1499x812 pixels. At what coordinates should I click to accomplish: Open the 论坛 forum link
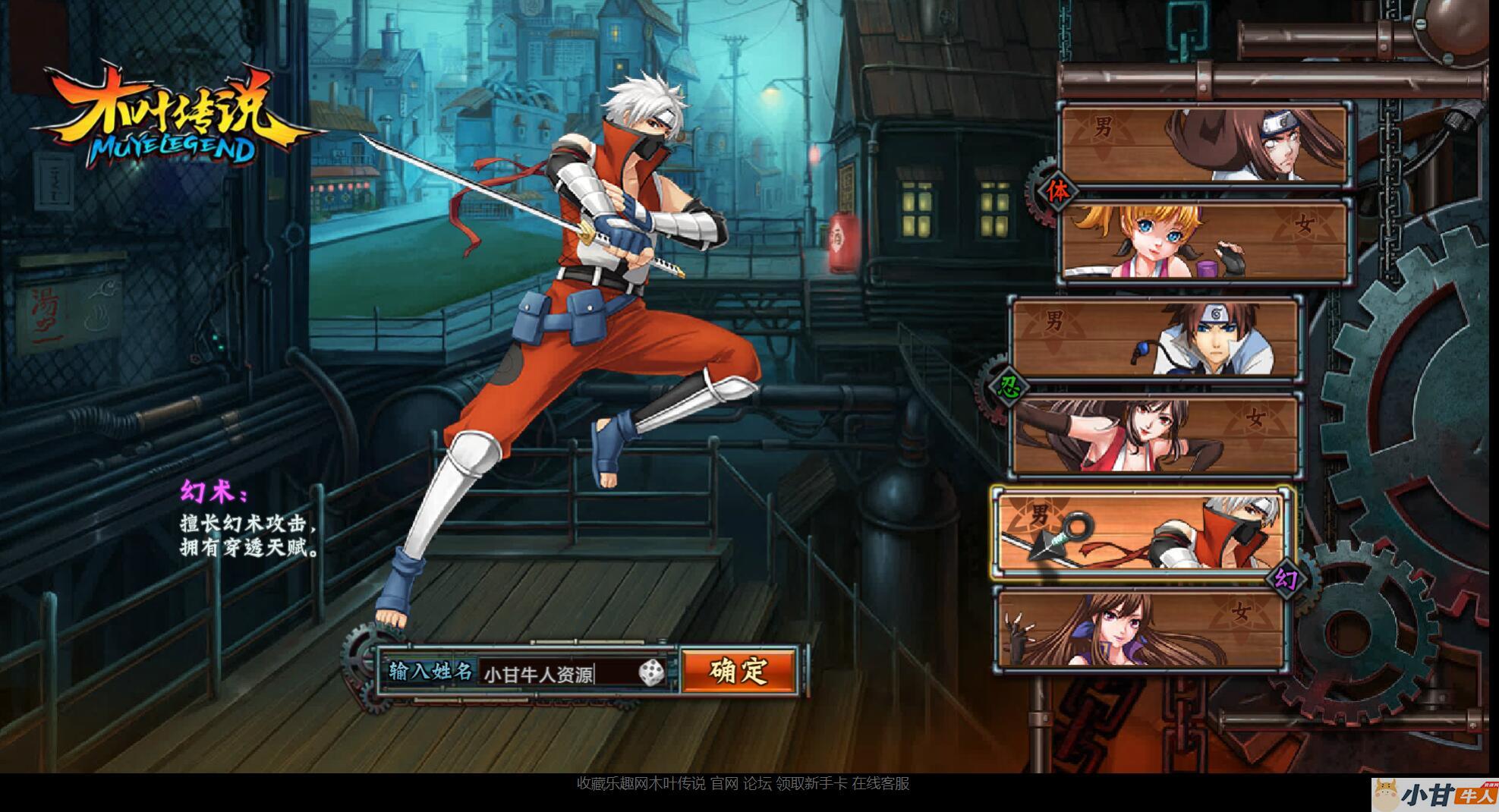[x=757, y=784]
